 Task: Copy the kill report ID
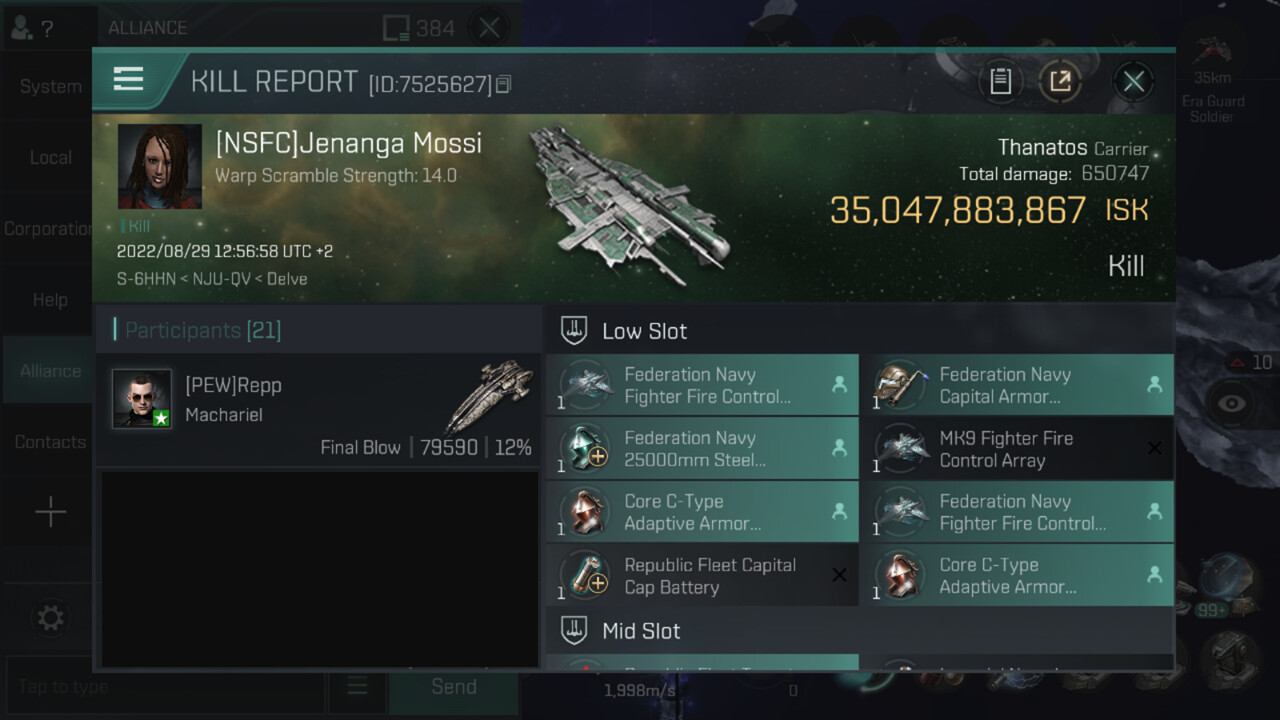[x=504, y=85]
